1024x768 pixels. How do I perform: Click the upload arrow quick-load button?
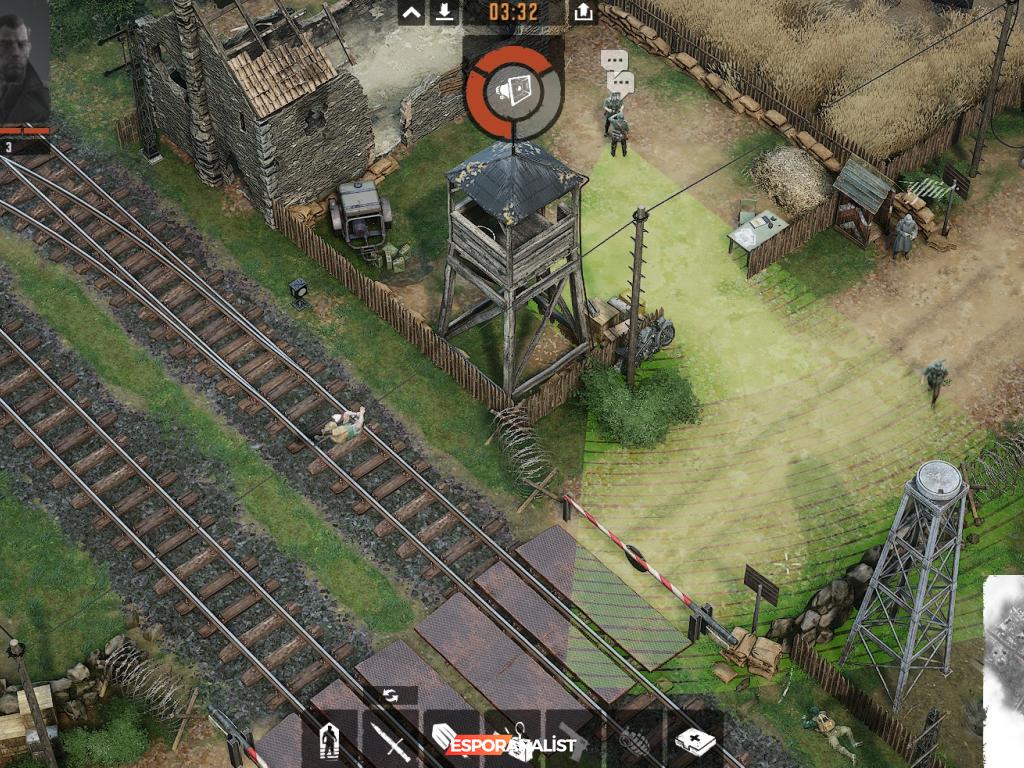coord(583,12)
